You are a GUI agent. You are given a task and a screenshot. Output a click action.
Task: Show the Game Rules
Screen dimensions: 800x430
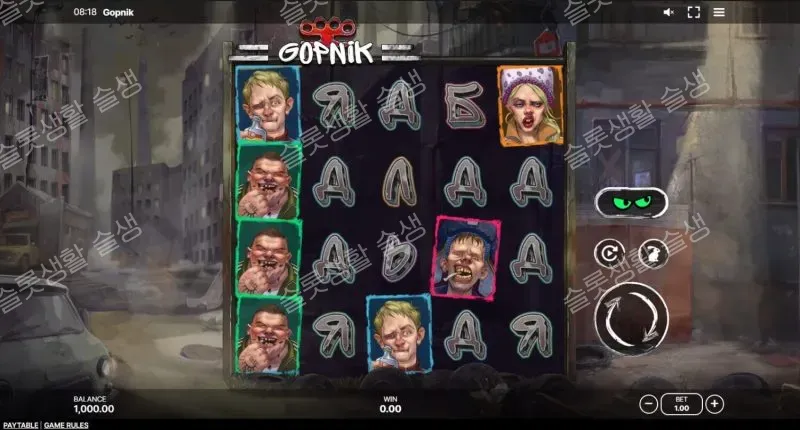(66, 425)
